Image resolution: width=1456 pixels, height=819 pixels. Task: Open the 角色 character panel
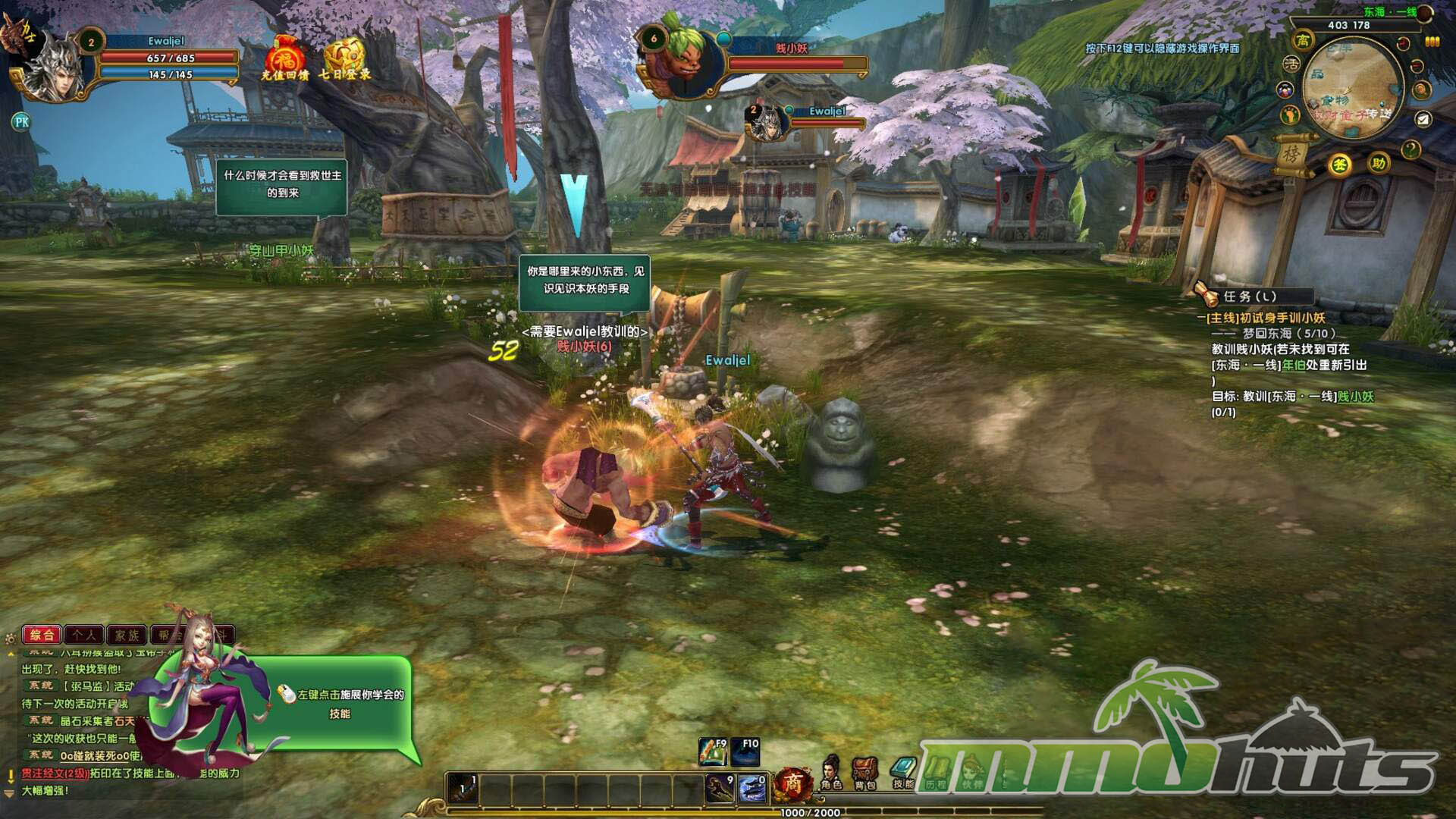[x=831, y=772]
